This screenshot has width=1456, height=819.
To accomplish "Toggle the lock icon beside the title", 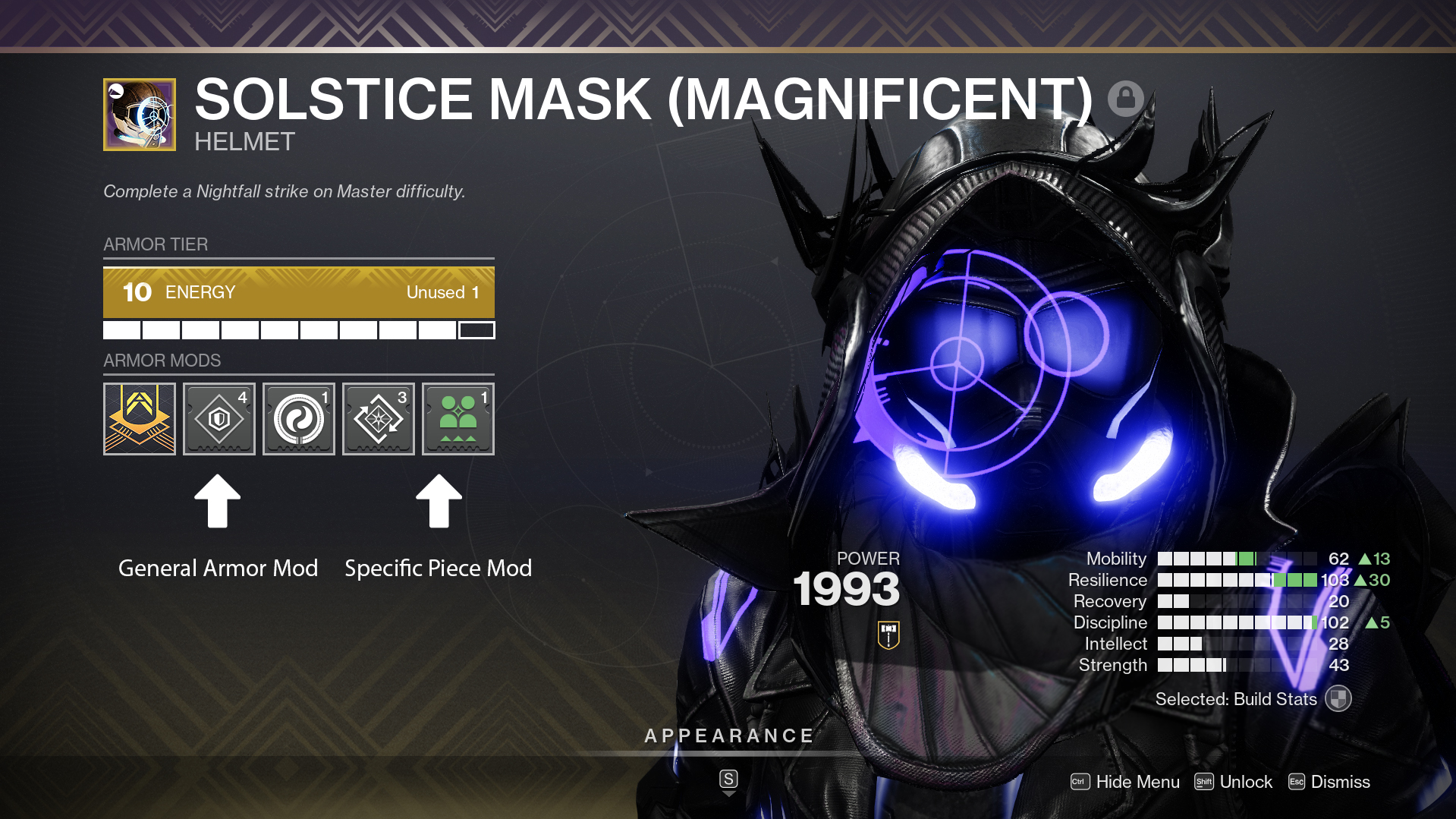I will (x=1125, y=99).
